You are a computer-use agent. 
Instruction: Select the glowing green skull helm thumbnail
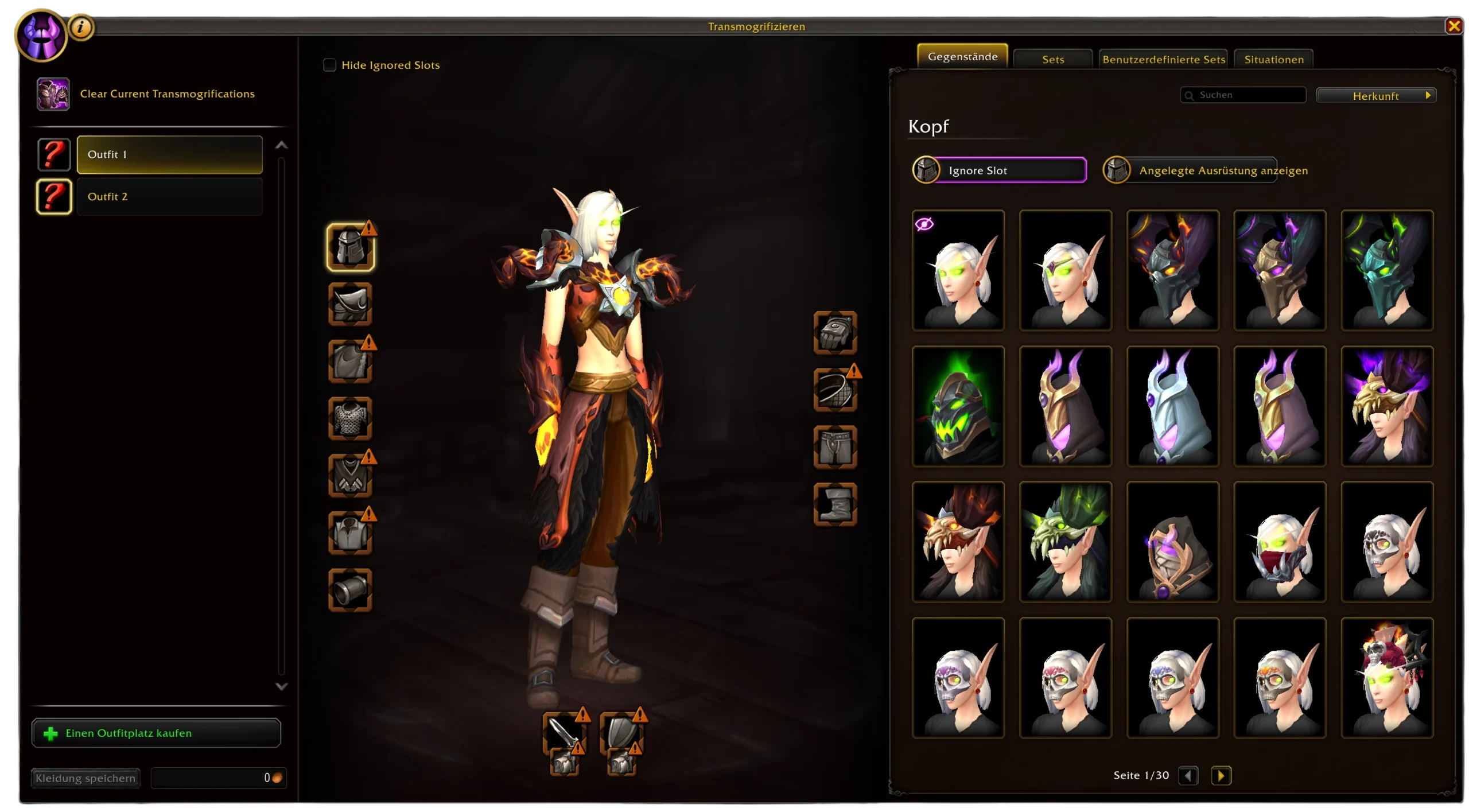[959, 406]
